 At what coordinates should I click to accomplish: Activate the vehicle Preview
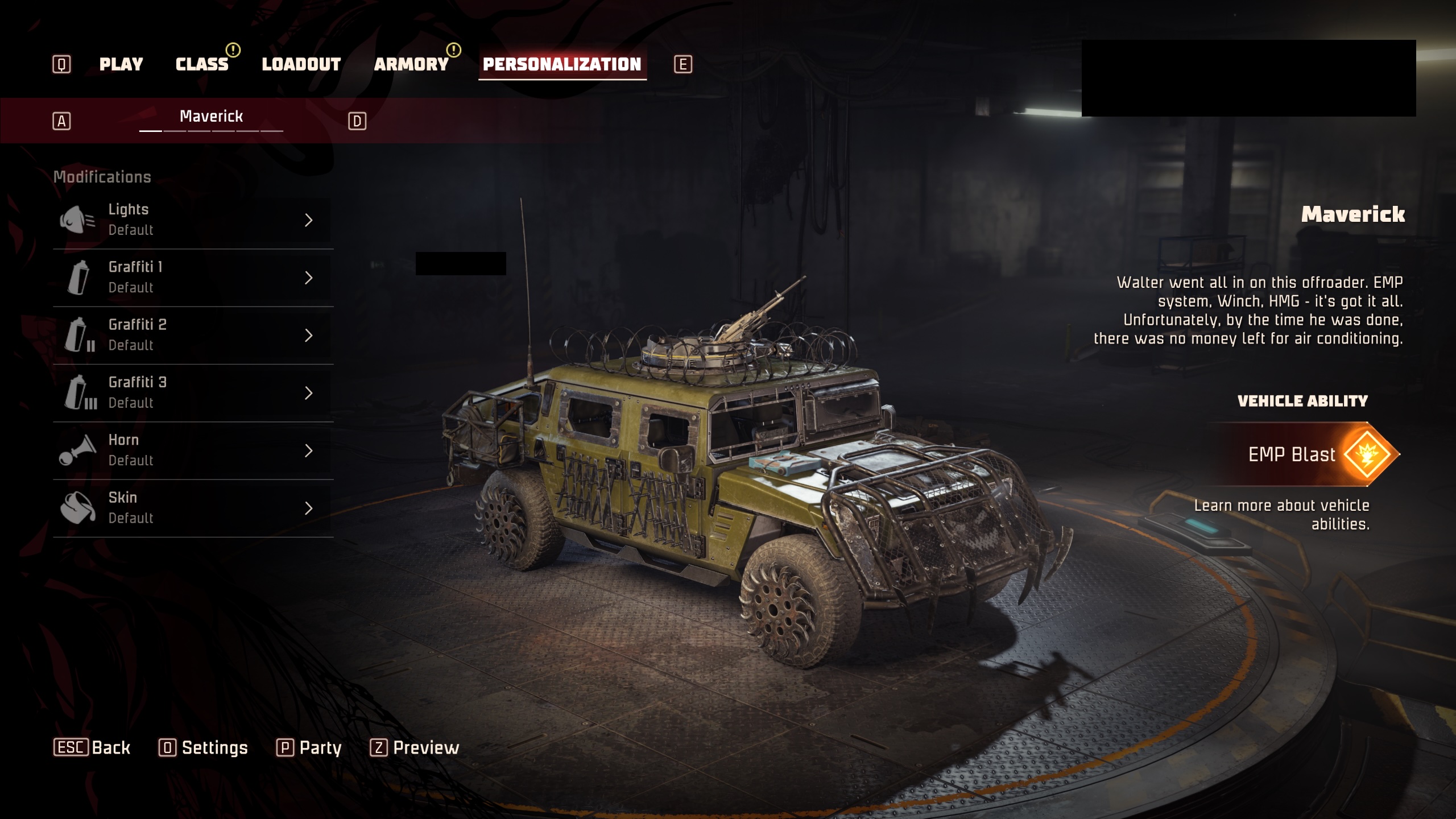coord(415,747)
